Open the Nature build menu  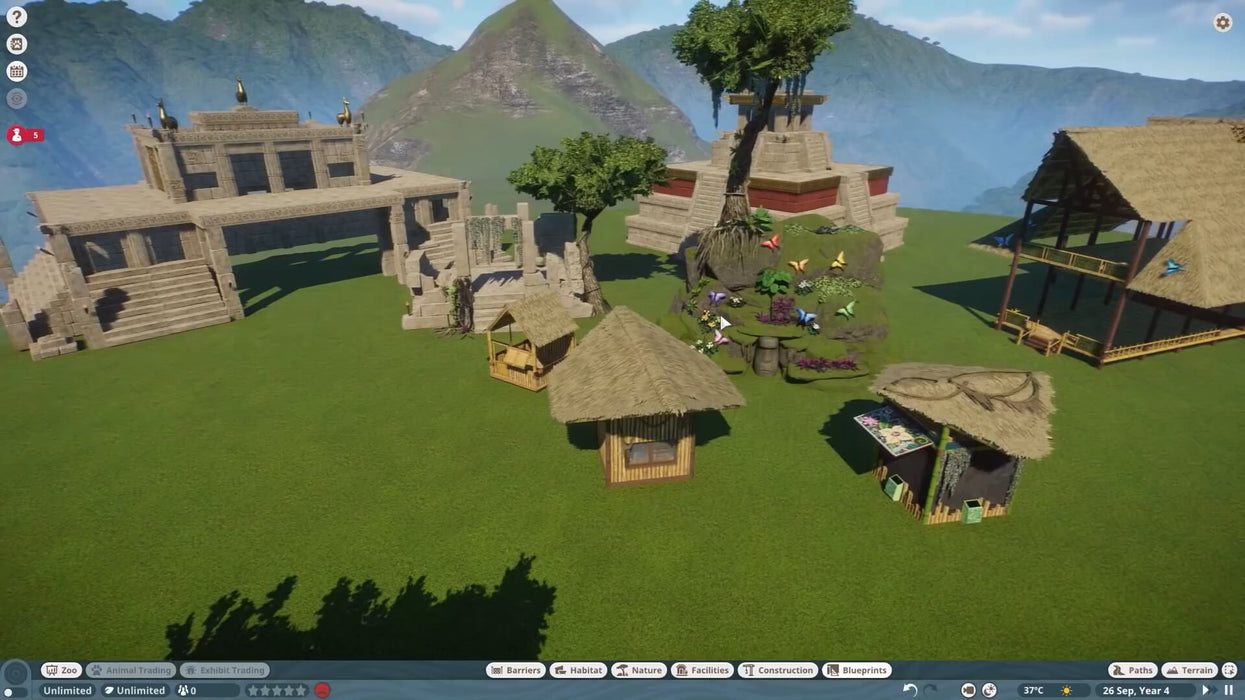click(x=639, y=670)
